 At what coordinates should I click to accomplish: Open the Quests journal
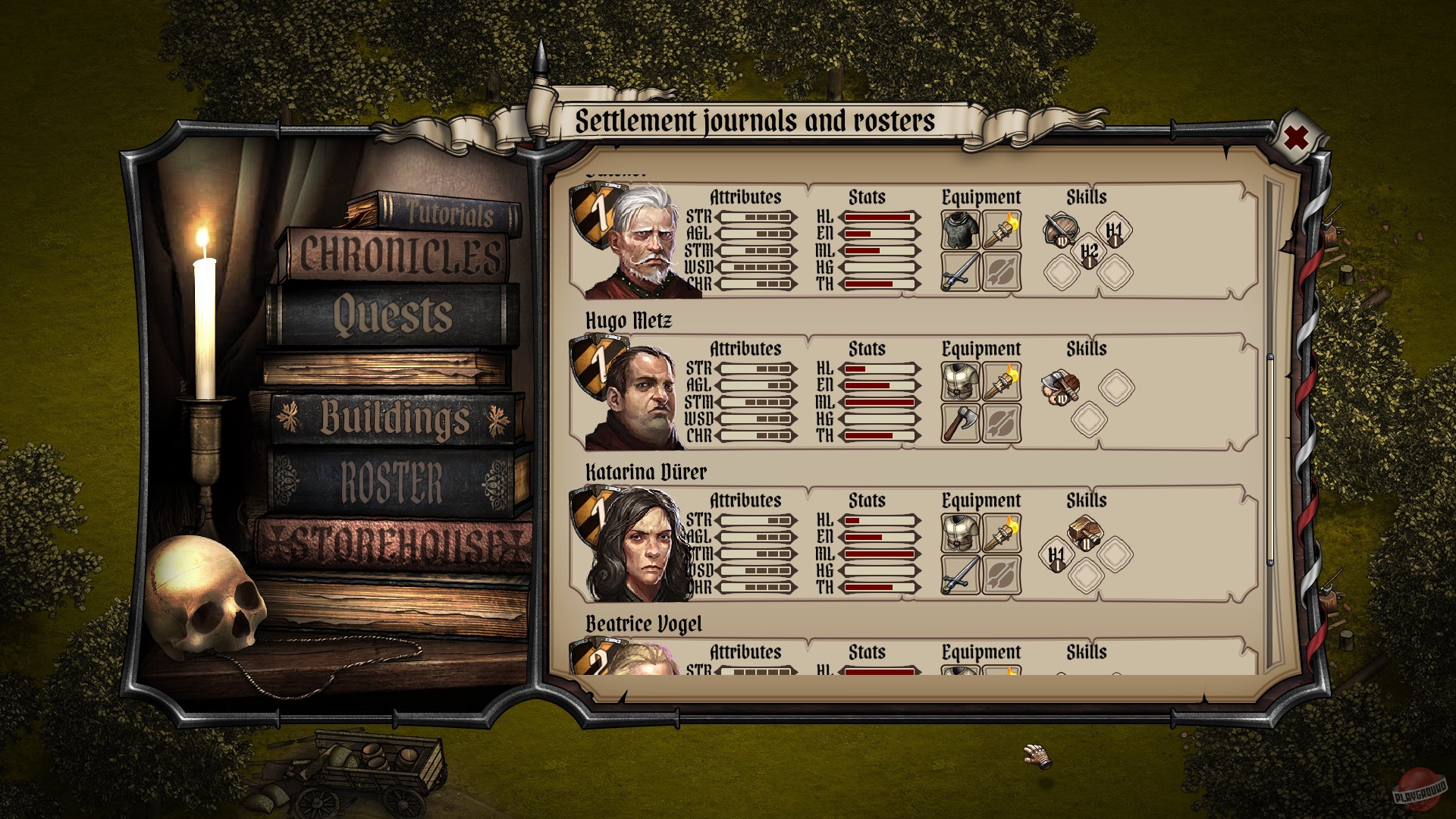tap(393, 315)
